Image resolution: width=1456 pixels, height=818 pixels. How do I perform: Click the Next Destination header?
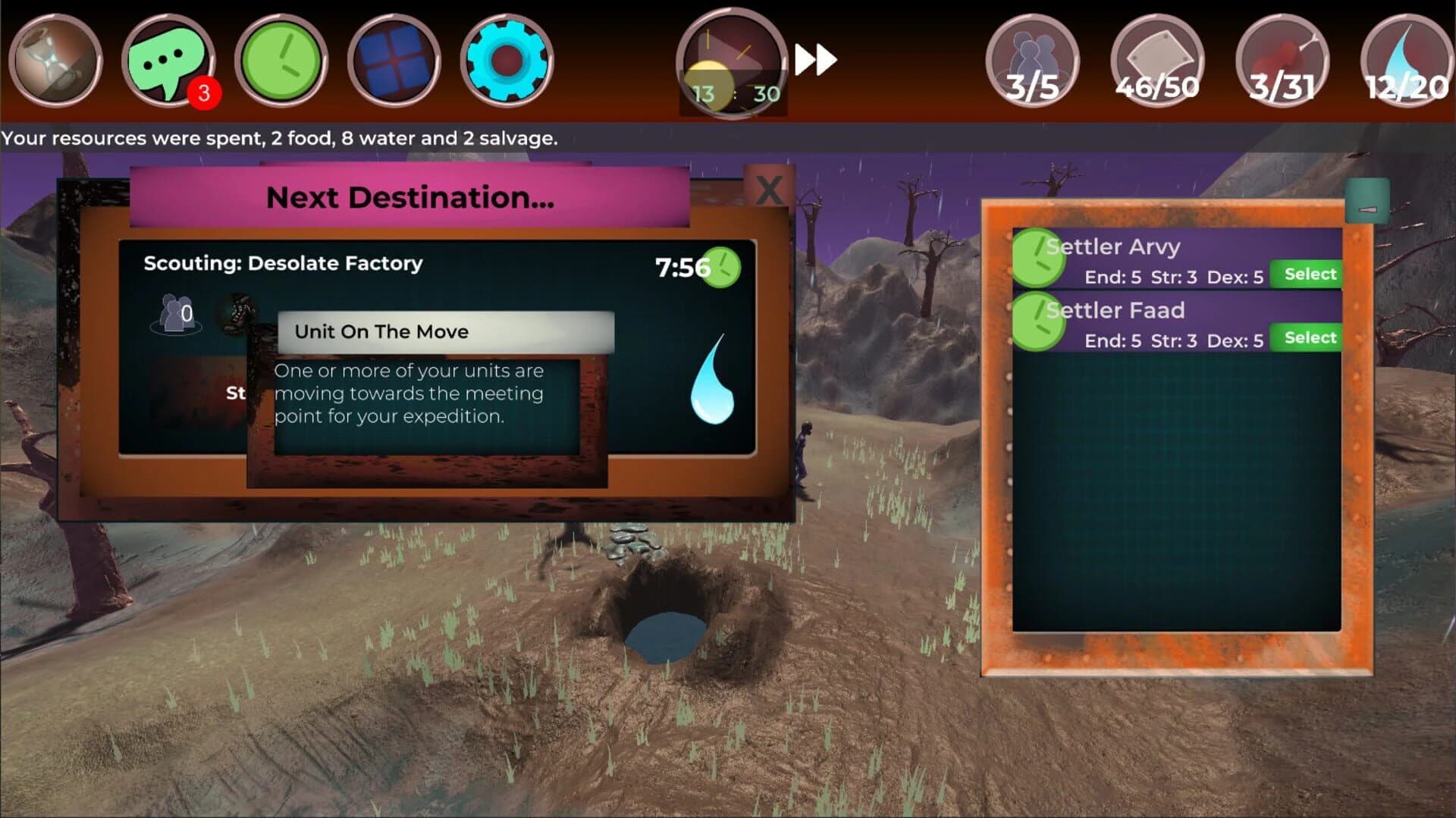coord(409,199)
